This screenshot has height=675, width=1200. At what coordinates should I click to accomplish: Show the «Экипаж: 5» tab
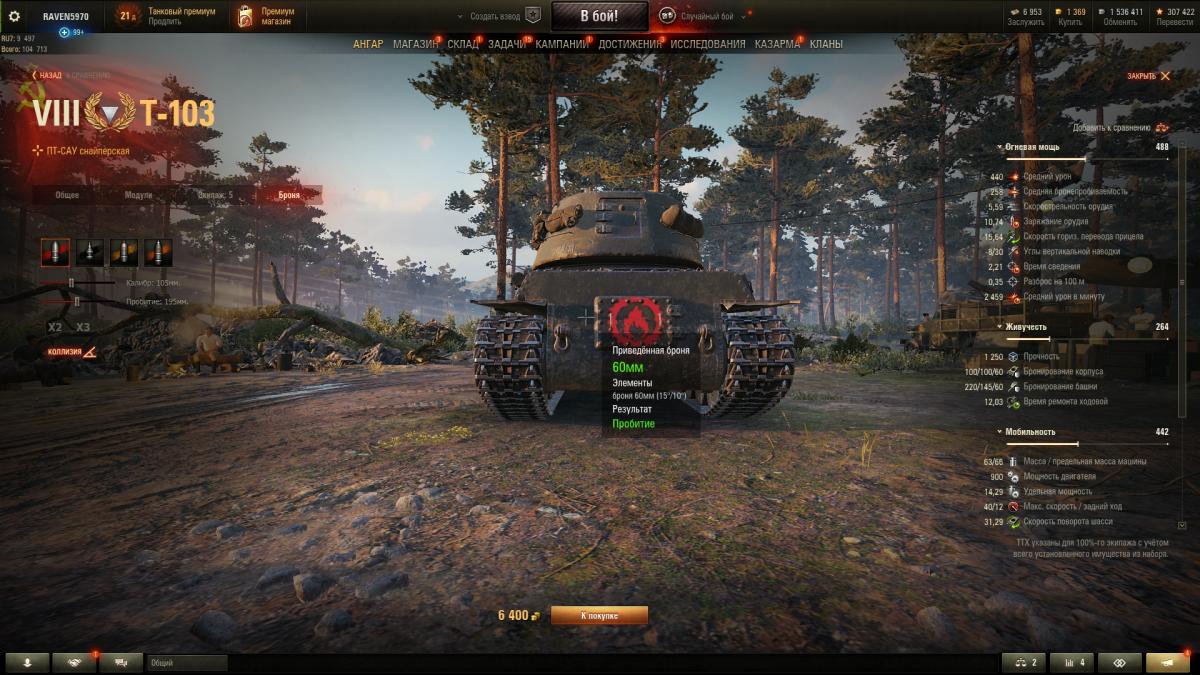point(215,195)
